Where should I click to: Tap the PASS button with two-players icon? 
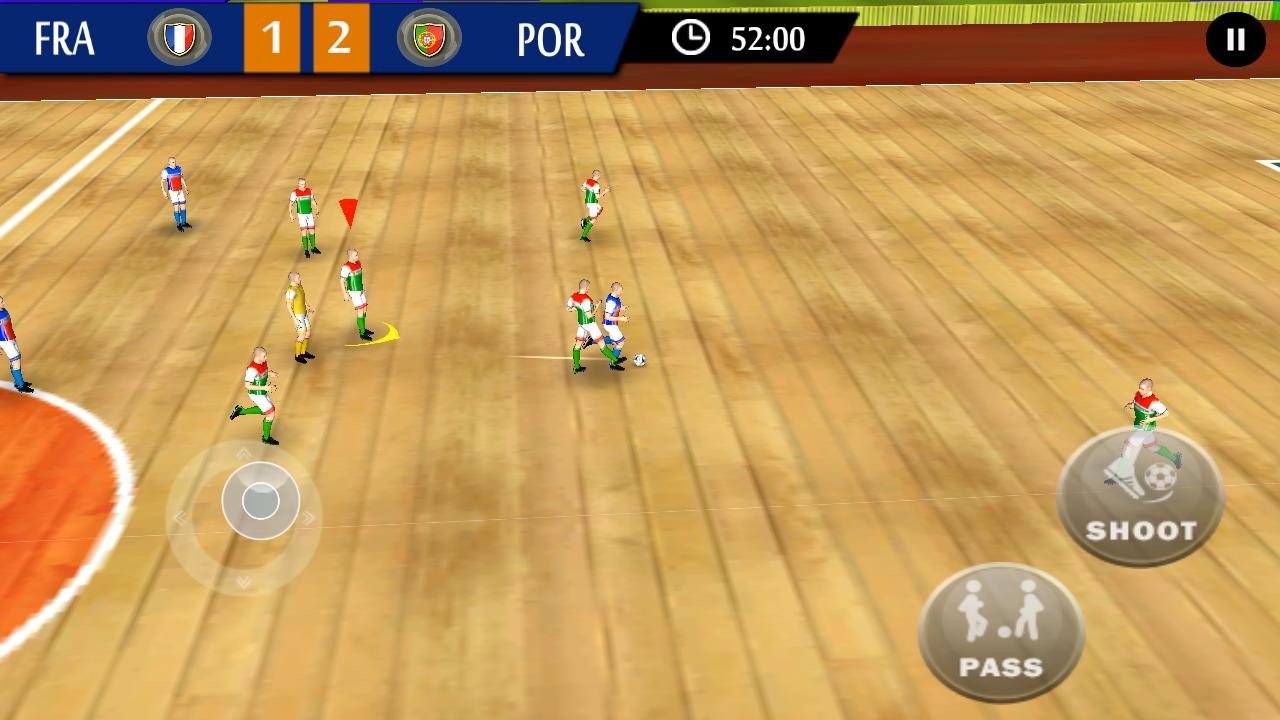[1000, 632]
